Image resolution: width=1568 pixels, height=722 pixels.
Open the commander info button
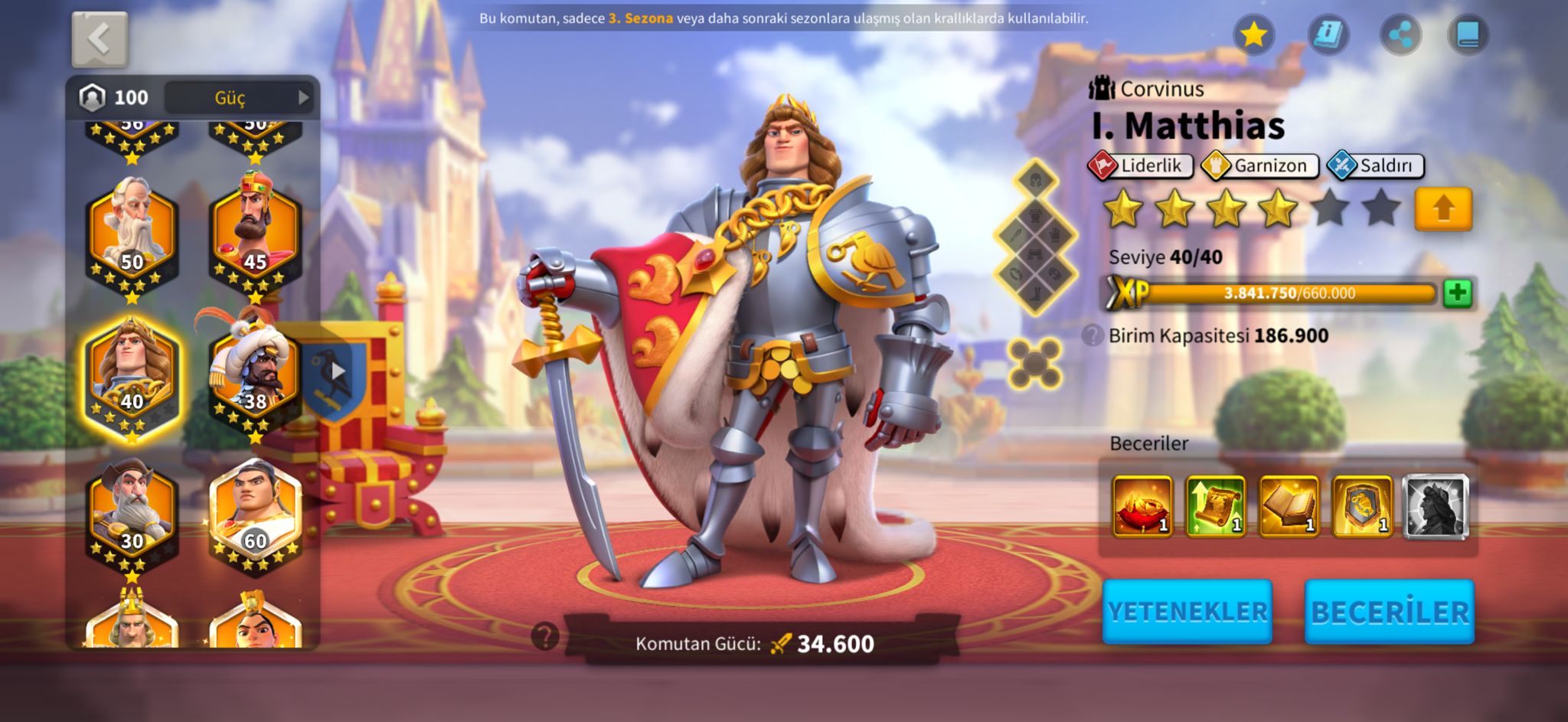1328,34
